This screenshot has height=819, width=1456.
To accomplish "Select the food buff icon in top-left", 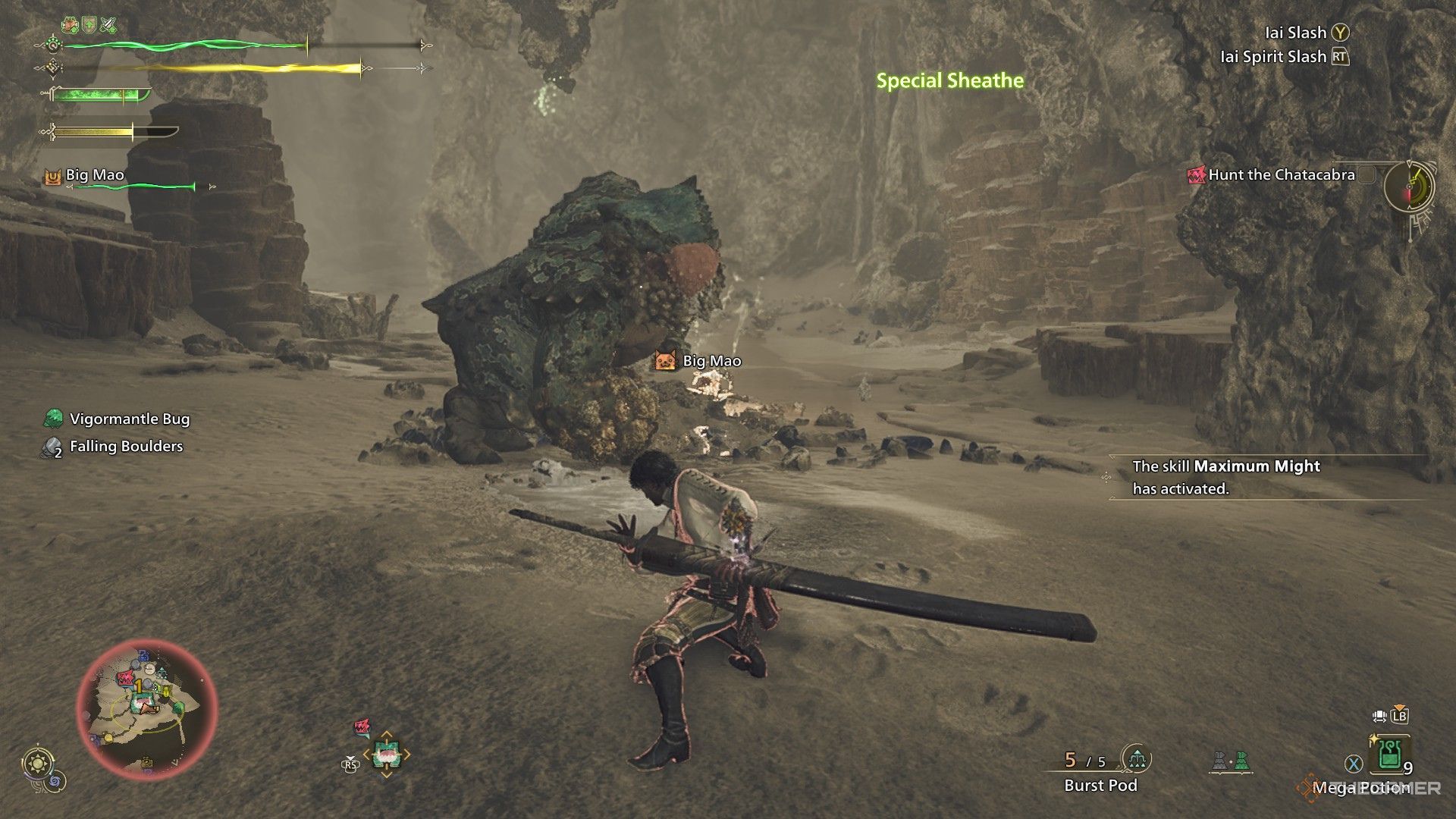I will point(70,24).
